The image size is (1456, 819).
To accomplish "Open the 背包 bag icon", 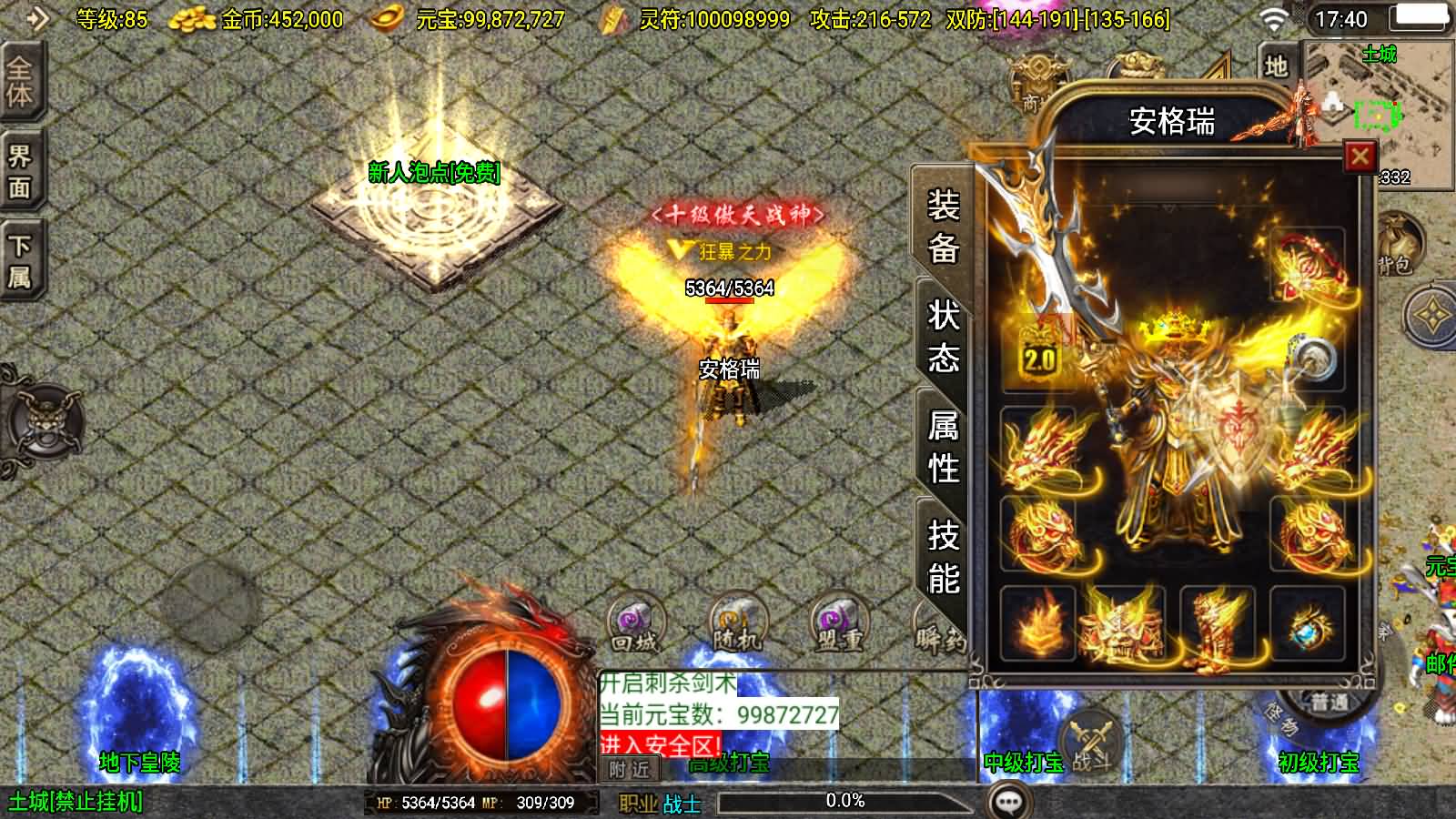I will point(1395,247).
